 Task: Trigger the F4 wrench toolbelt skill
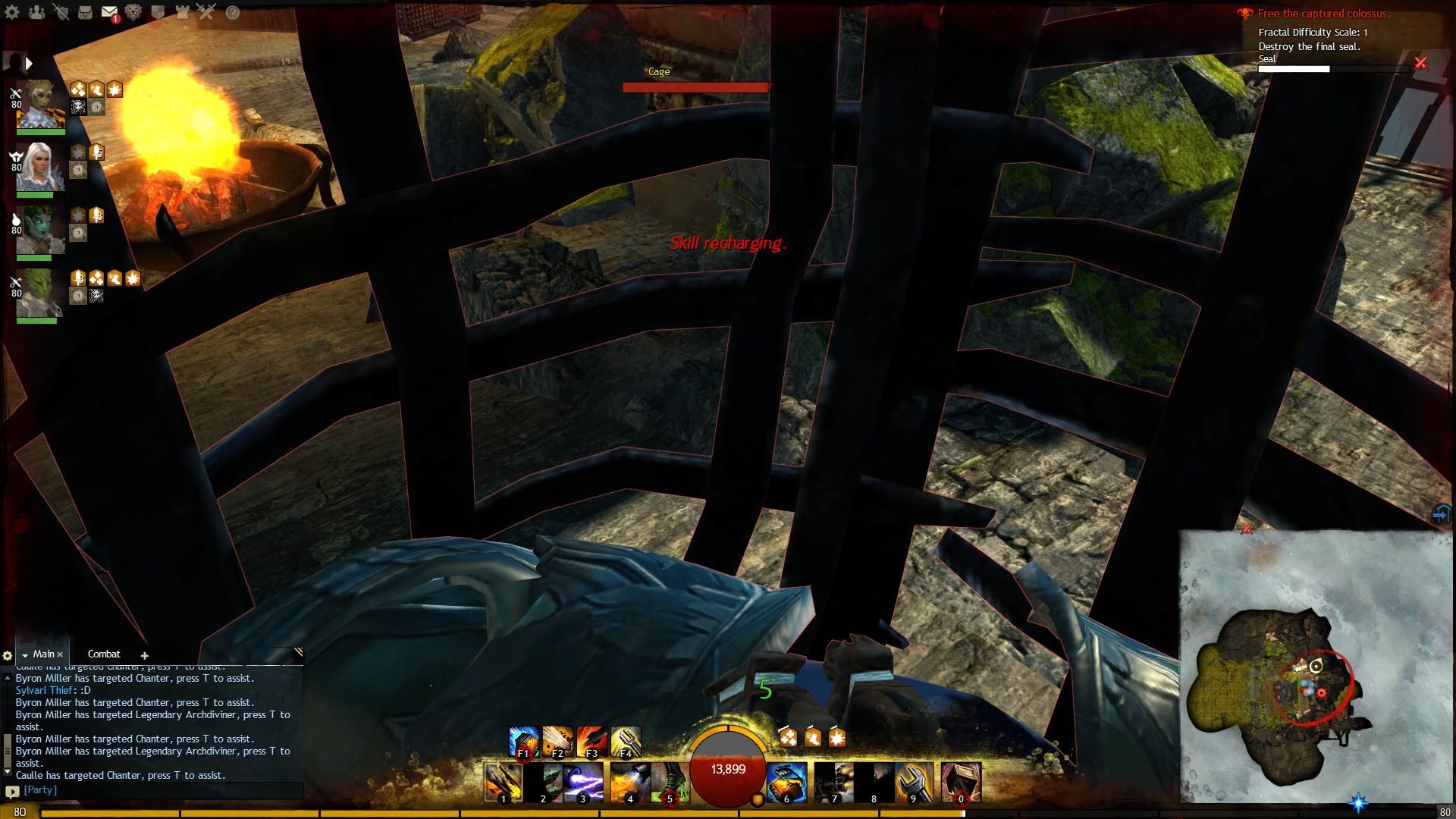[x=626, y=742]
